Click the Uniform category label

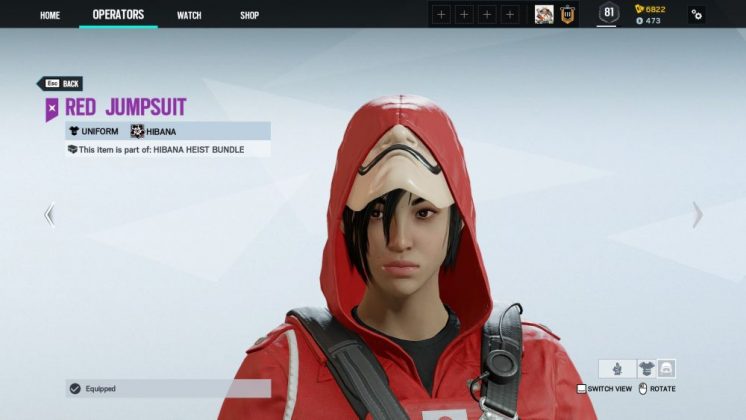[93, 131]
